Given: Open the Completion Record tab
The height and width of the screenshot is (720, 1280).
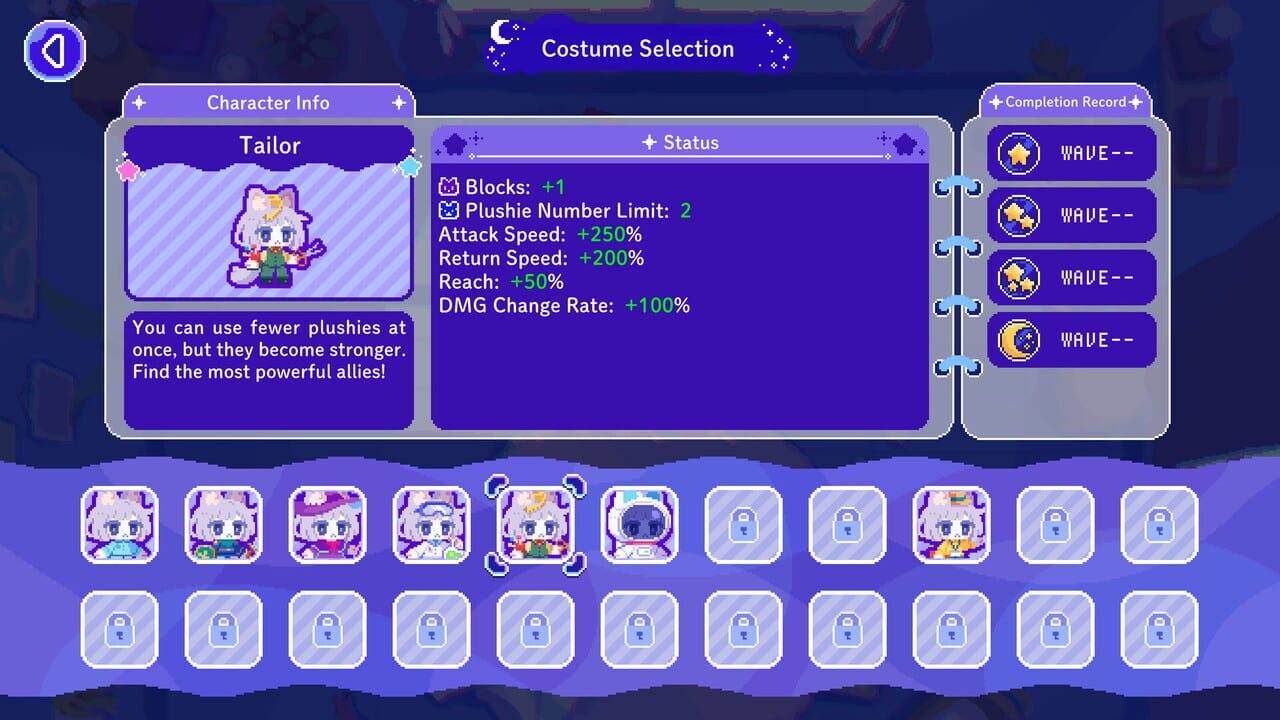Looking at the screenshot, I should tap(1065, 102).
